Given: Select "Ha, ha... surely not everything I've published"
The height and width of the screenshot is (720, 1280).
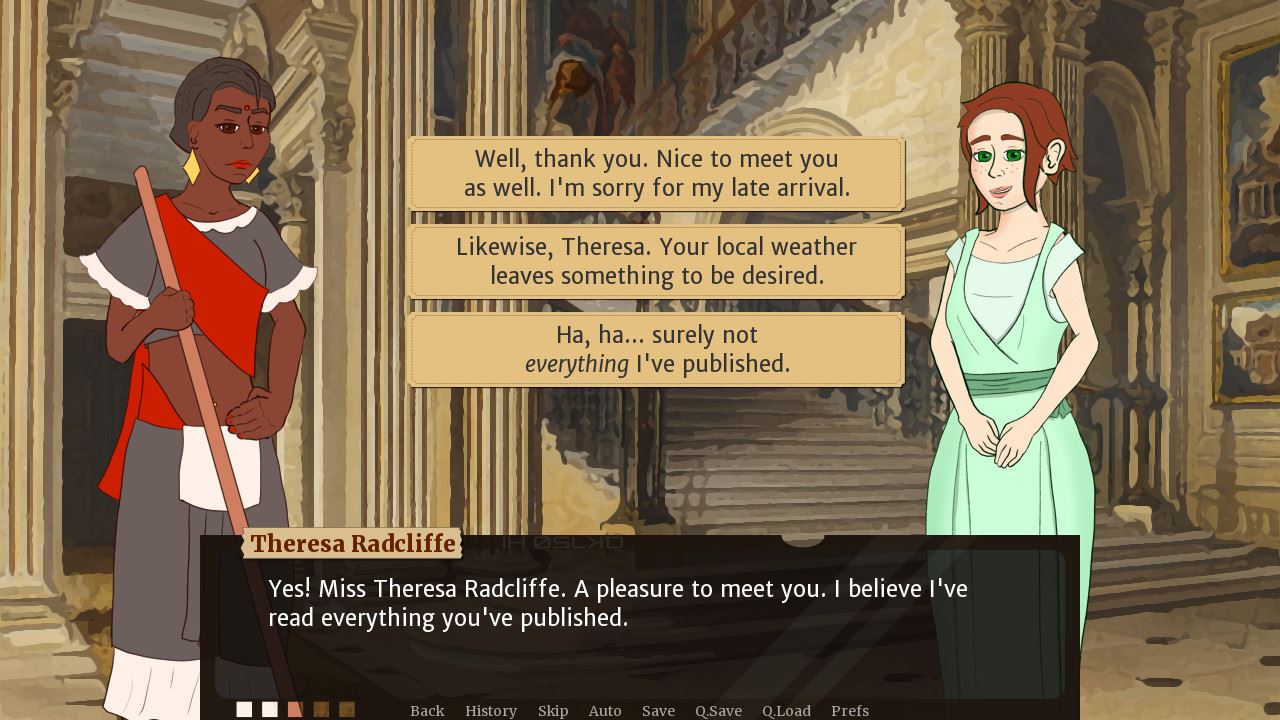Looking at the screenshot, I should click(x=656, y=349).
